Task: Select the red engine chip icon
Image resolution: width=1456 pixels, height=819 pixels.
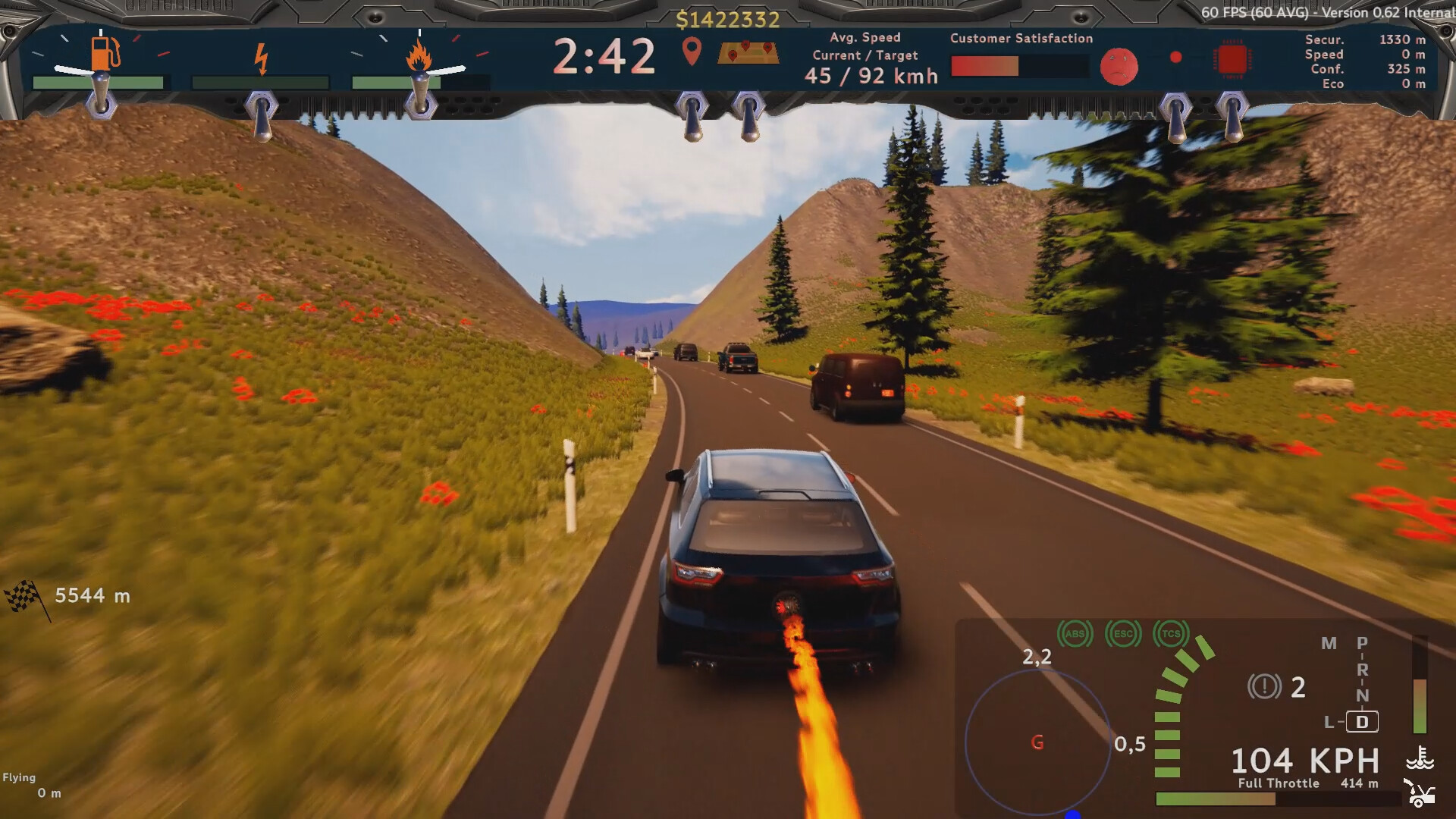Action: (1232, 58)
